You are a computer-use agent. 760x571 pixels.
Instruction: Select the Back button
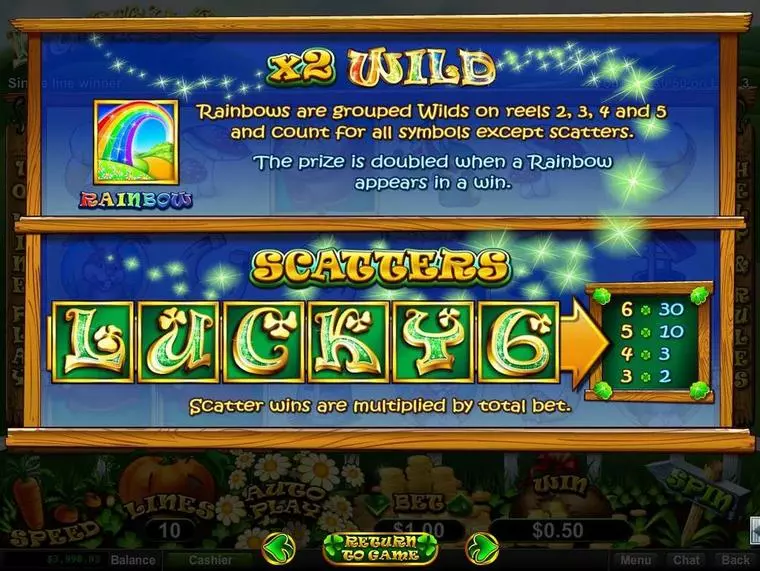click(735, 561)
